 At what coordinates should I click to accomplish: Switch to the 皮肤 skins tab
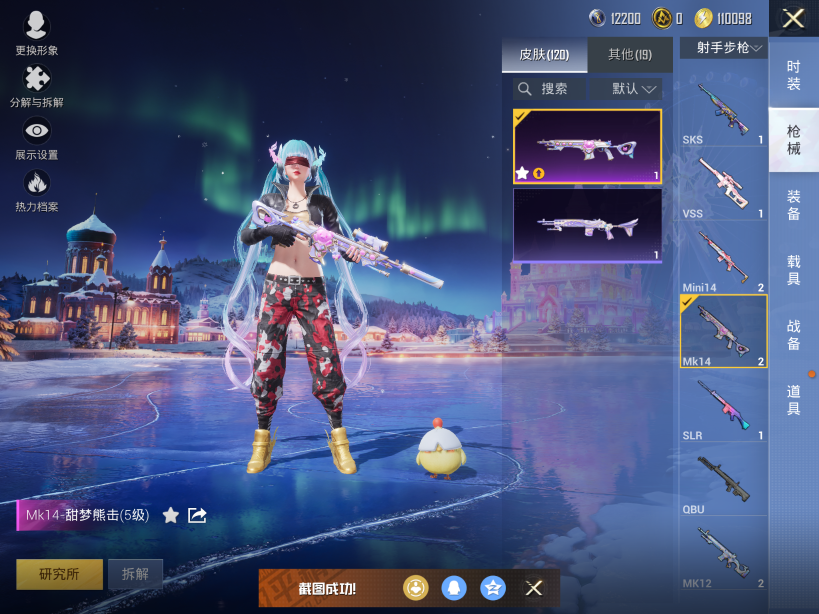544,54
